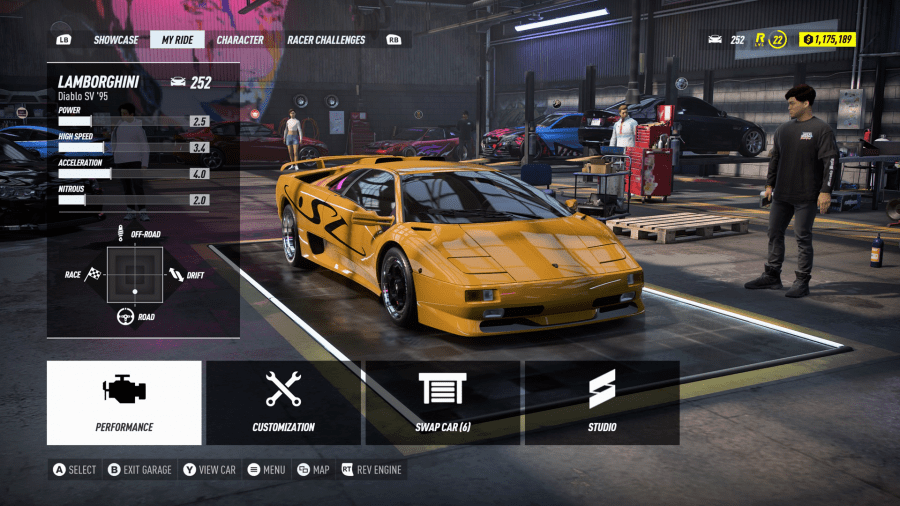
Task: Enter the Studio tile
Action: (602, 402)
